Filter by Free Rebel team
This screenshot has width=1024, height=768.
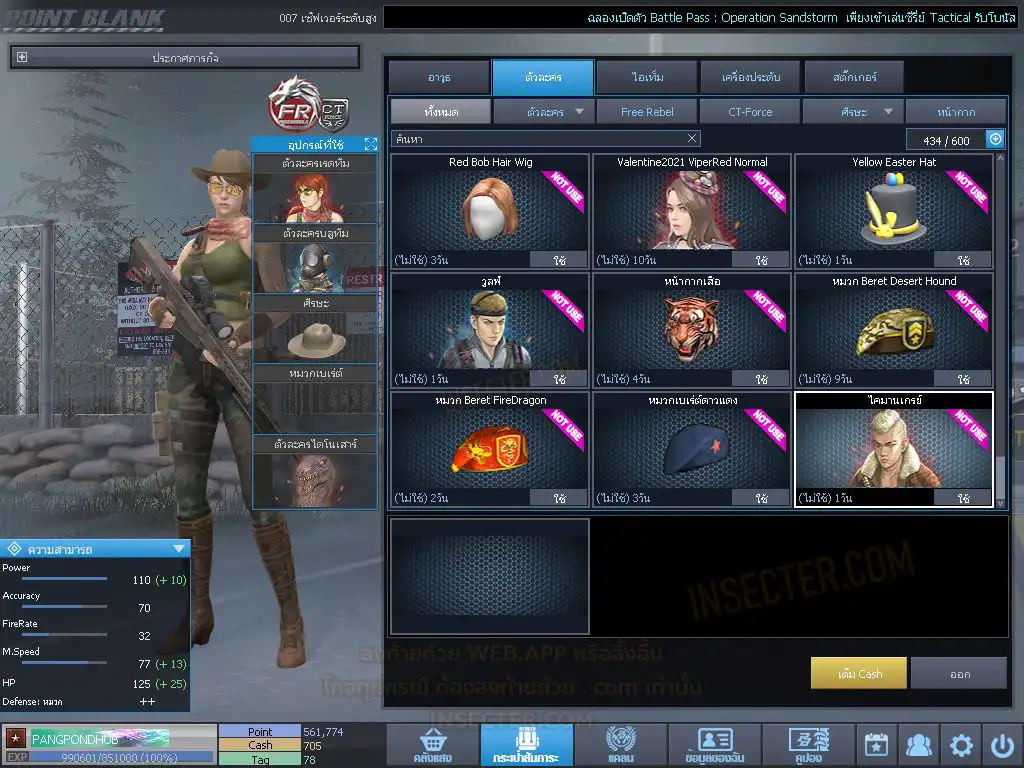click(647, 112)
